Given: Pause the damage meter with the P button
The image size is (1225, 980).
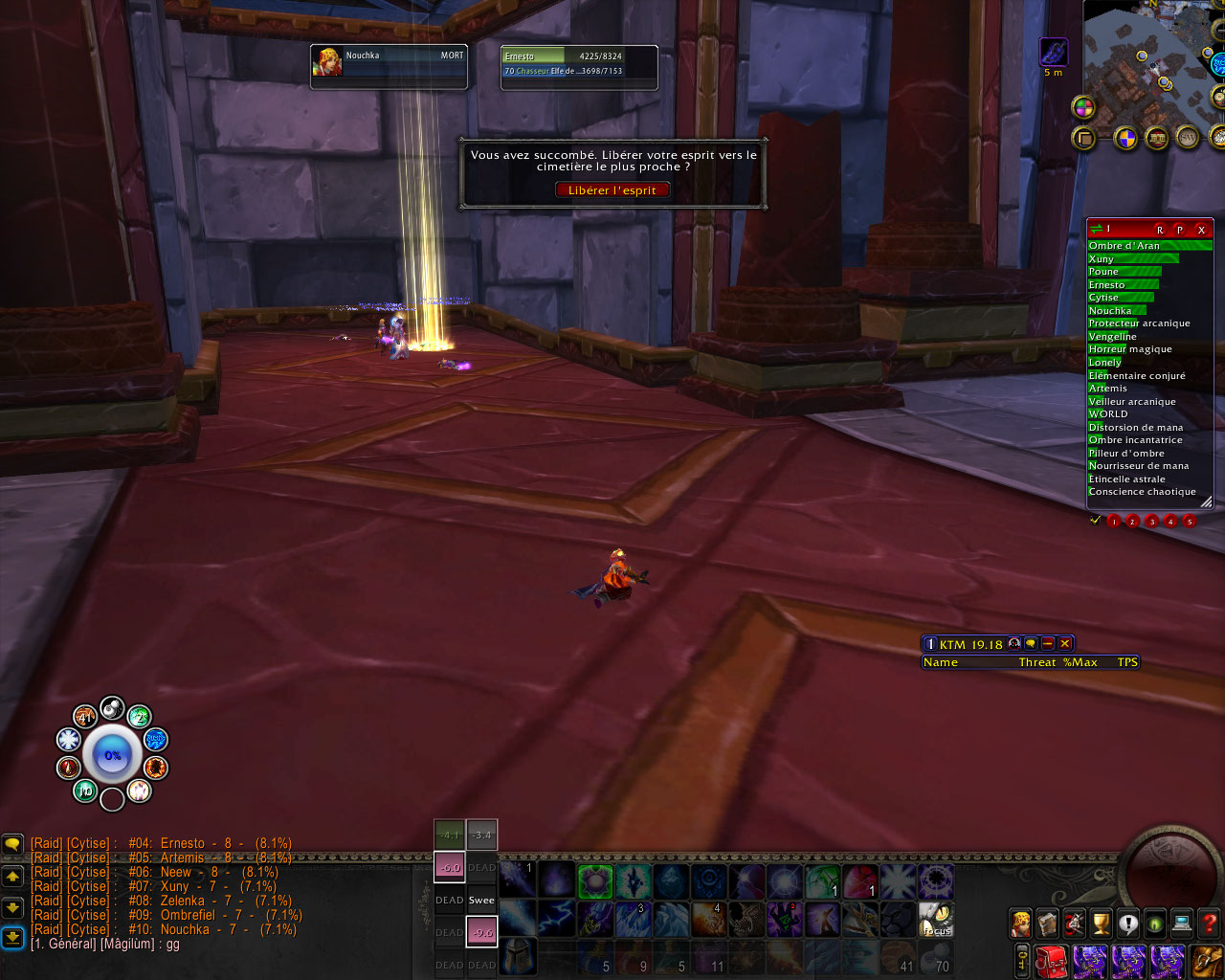Looking at the screenshot, I should [x=1180, y=230].
